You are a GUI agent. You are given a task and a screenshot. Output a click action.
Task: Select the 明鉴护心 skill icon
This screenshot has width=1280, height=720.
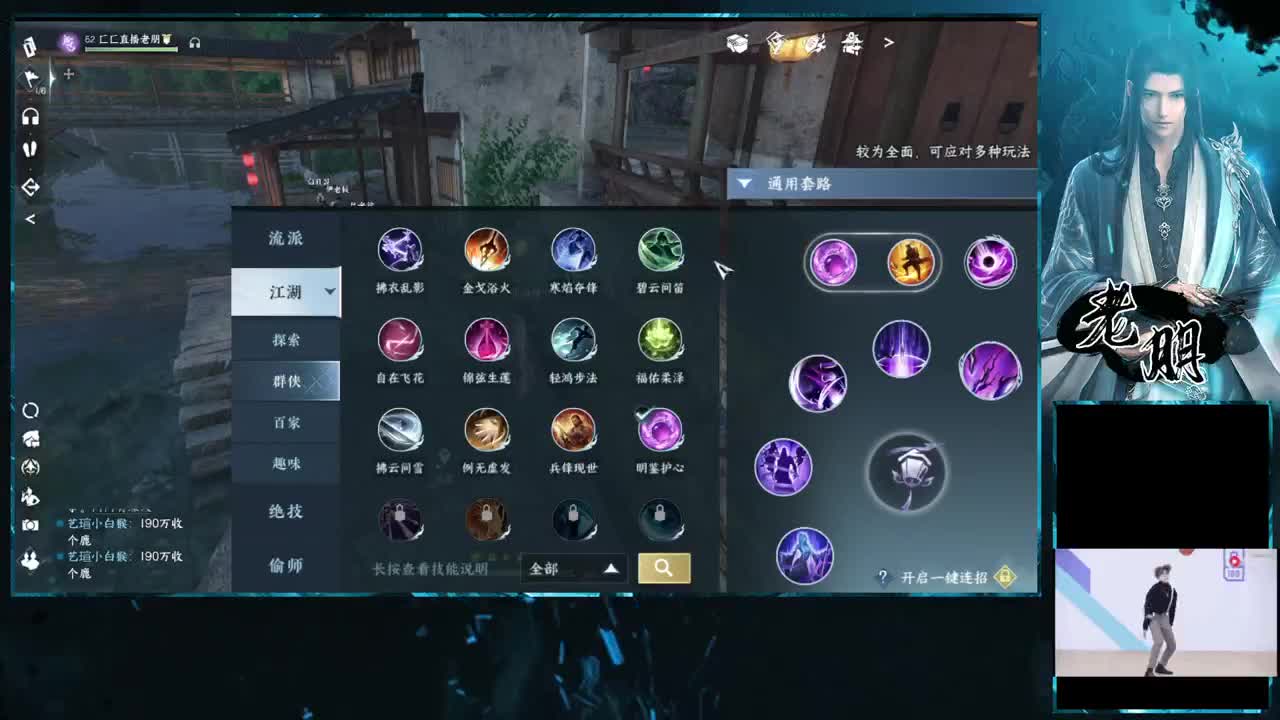click(x=660, y=429)
